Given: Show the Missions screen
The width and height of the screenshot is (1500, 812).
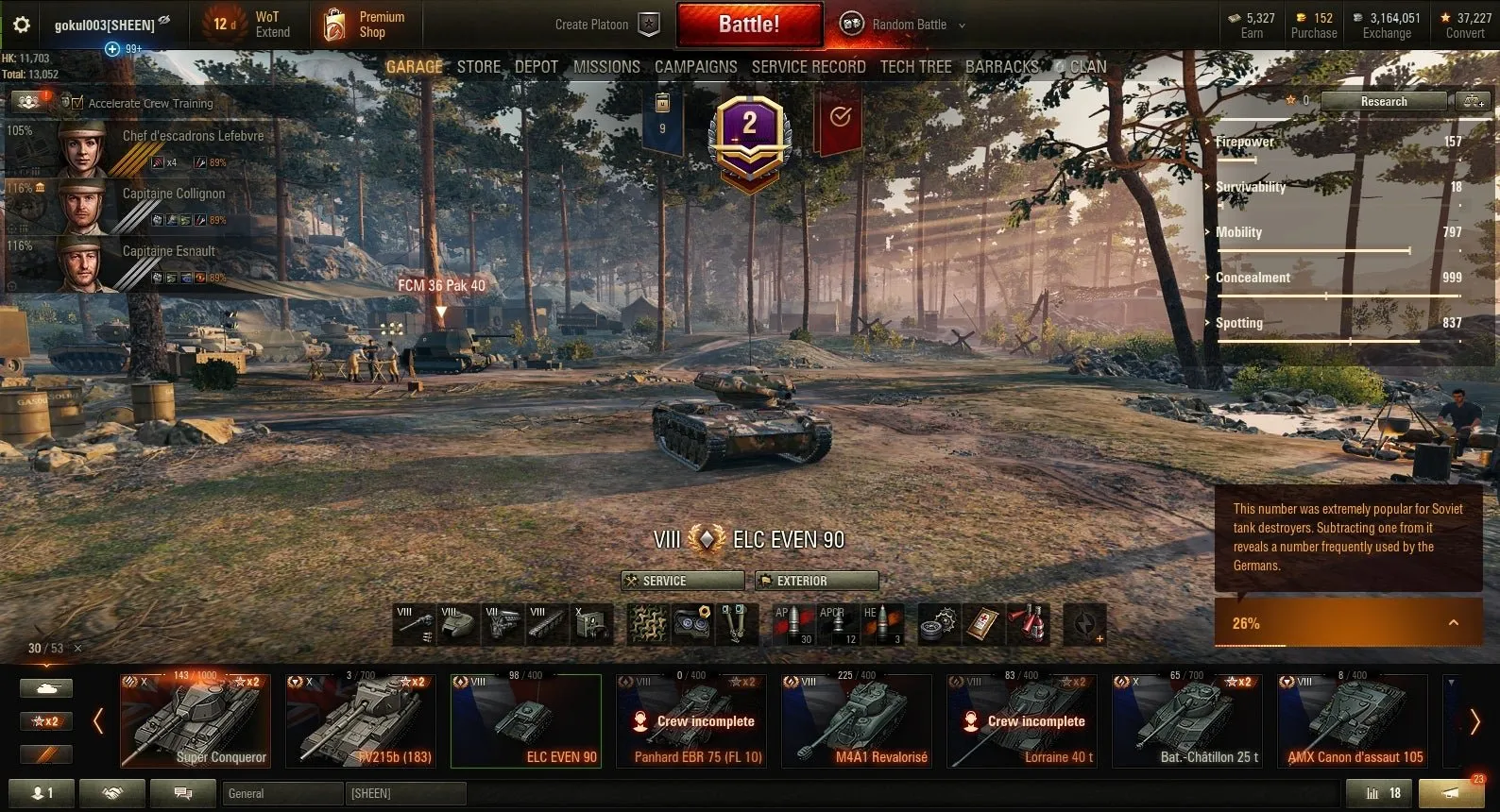Looking at the screenshot, I should (x=606, y=67).
